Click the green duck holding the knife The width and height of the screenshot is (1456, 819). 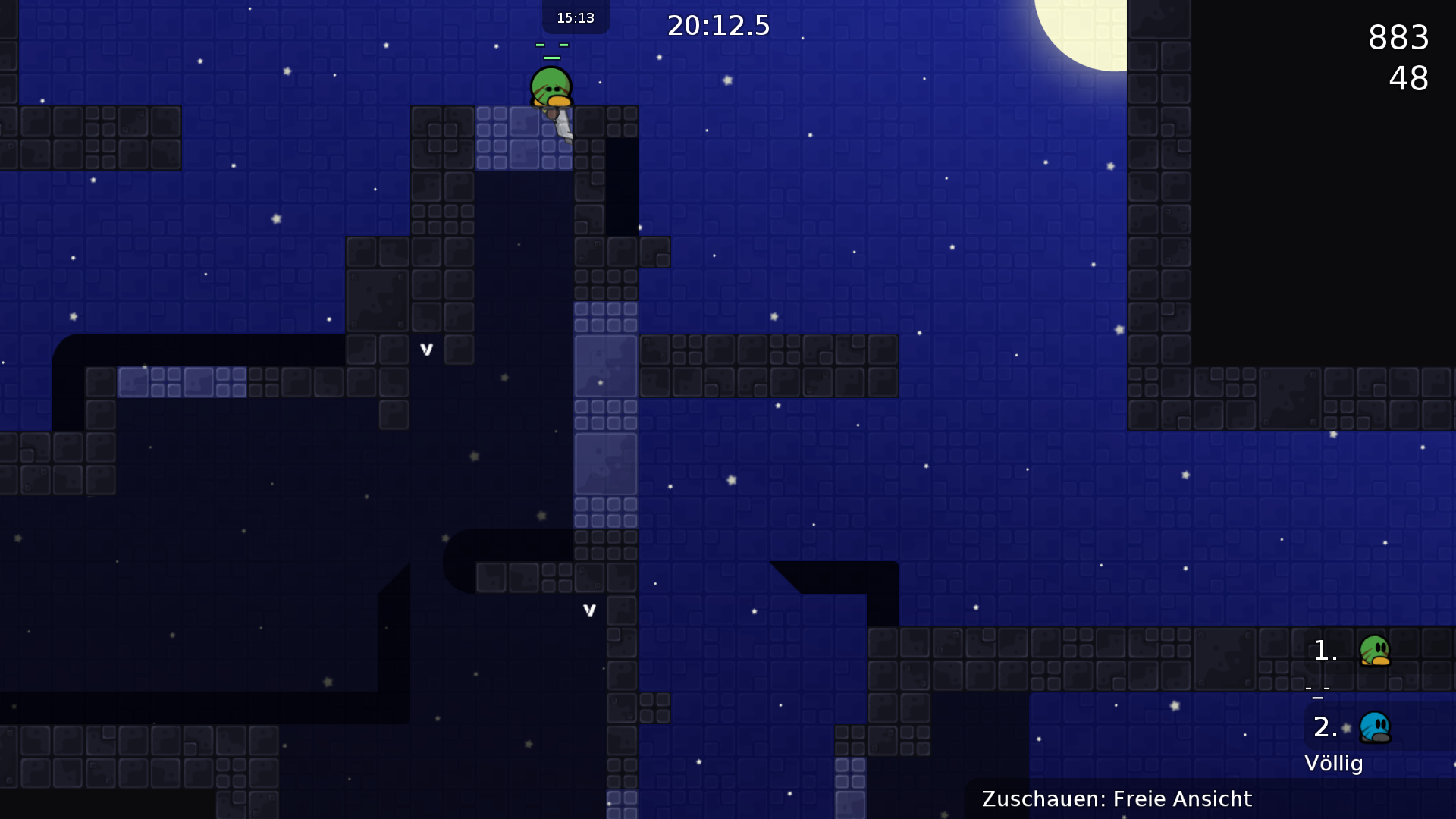[x=550, y=86]
